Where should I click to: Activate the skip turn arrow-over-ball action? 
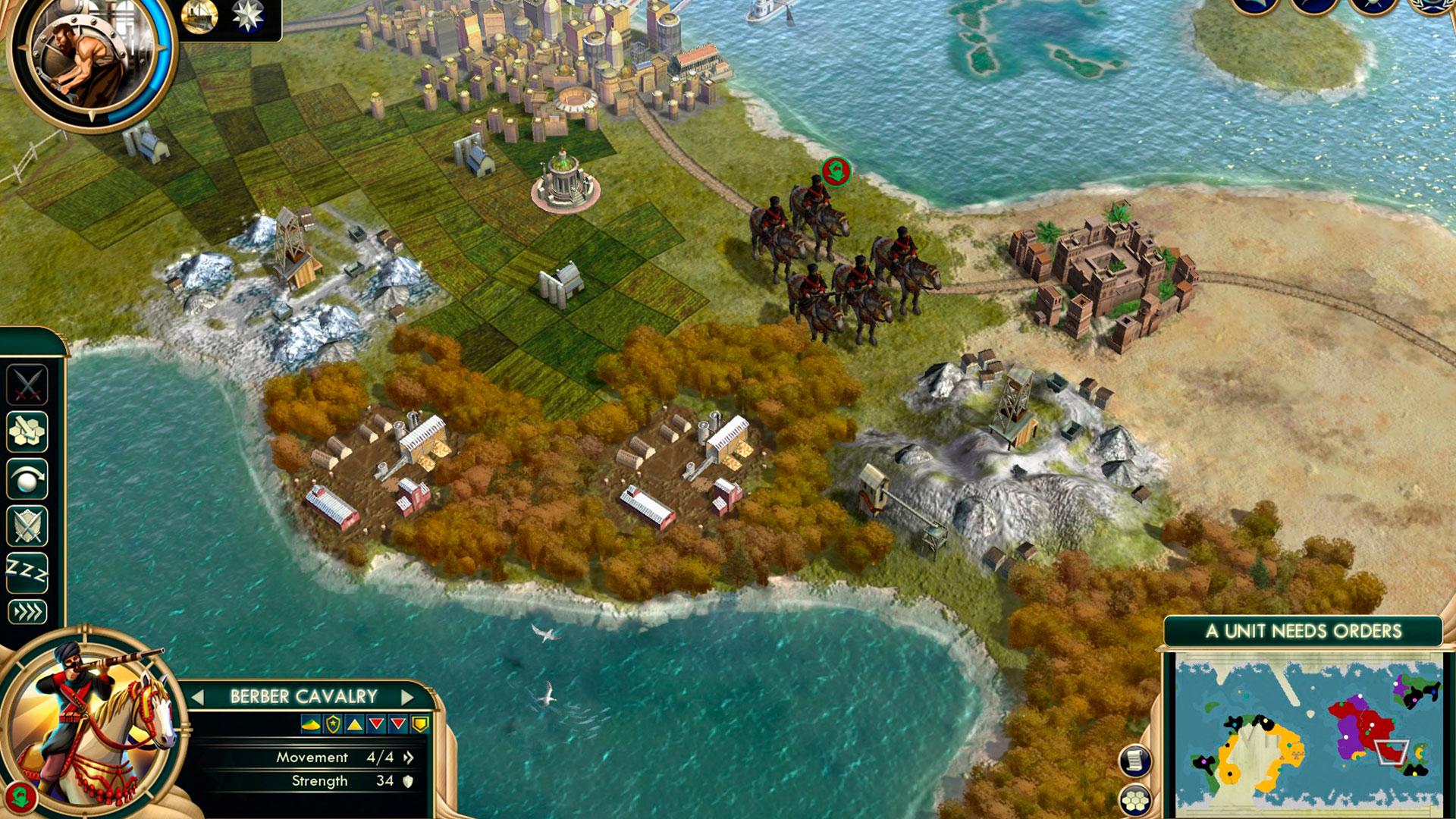coord(27,479)
